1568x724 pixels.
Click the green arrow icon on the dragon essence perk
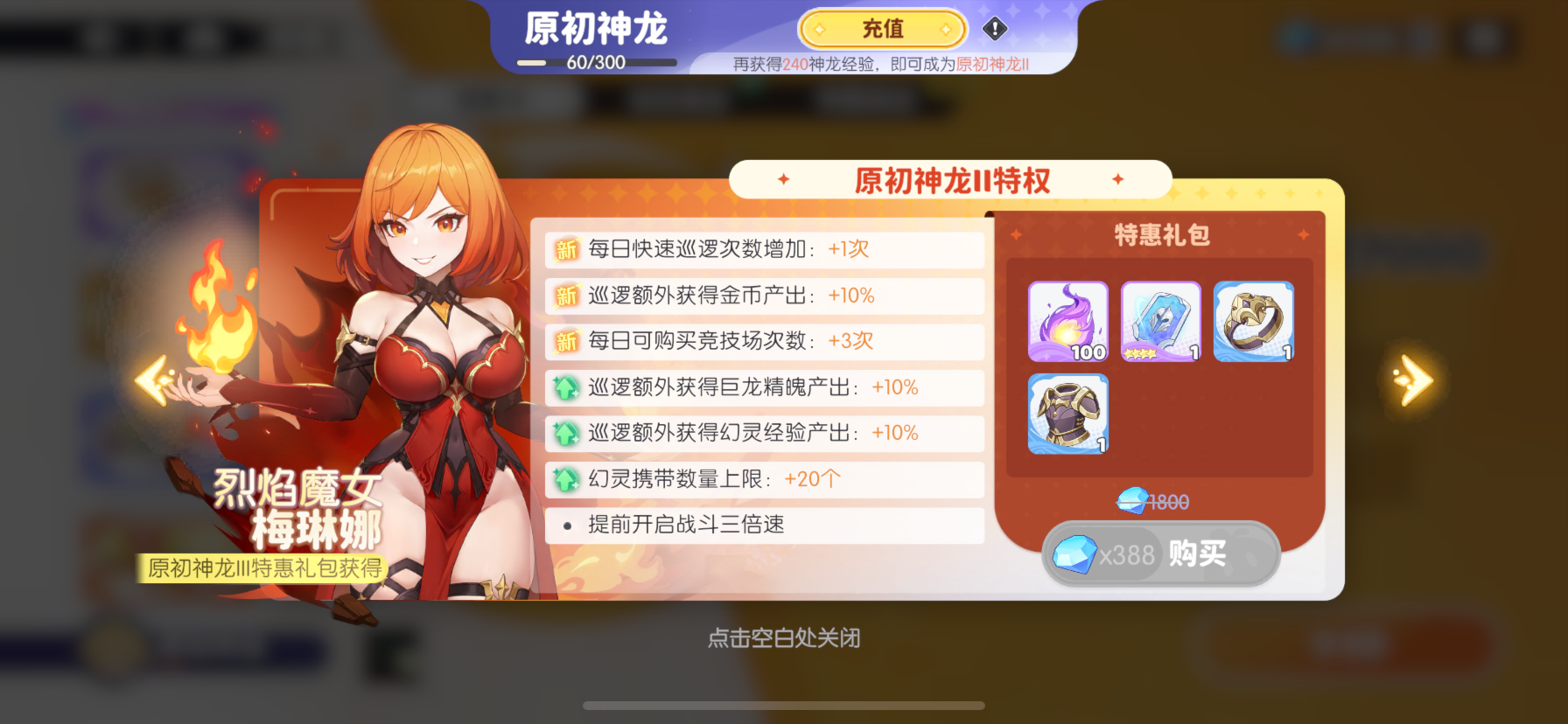[565, 387]
